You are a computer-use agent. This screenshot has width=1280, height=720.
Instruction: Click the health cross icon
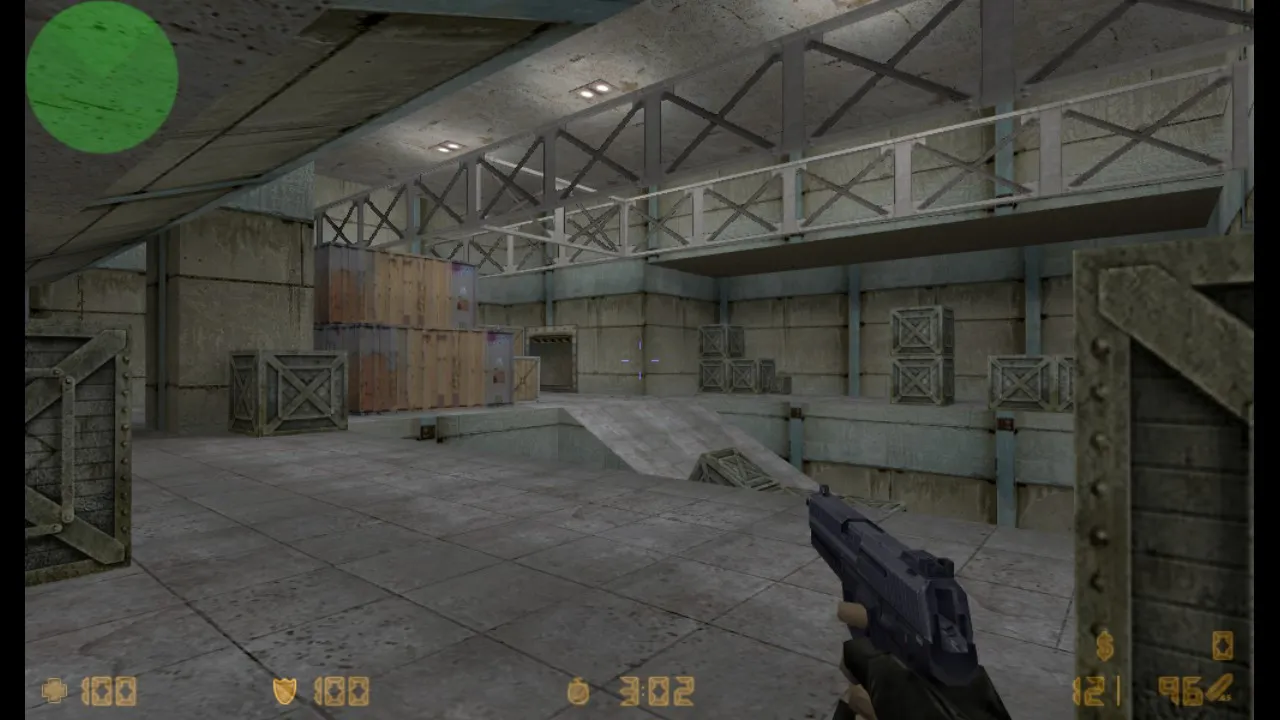54,690
